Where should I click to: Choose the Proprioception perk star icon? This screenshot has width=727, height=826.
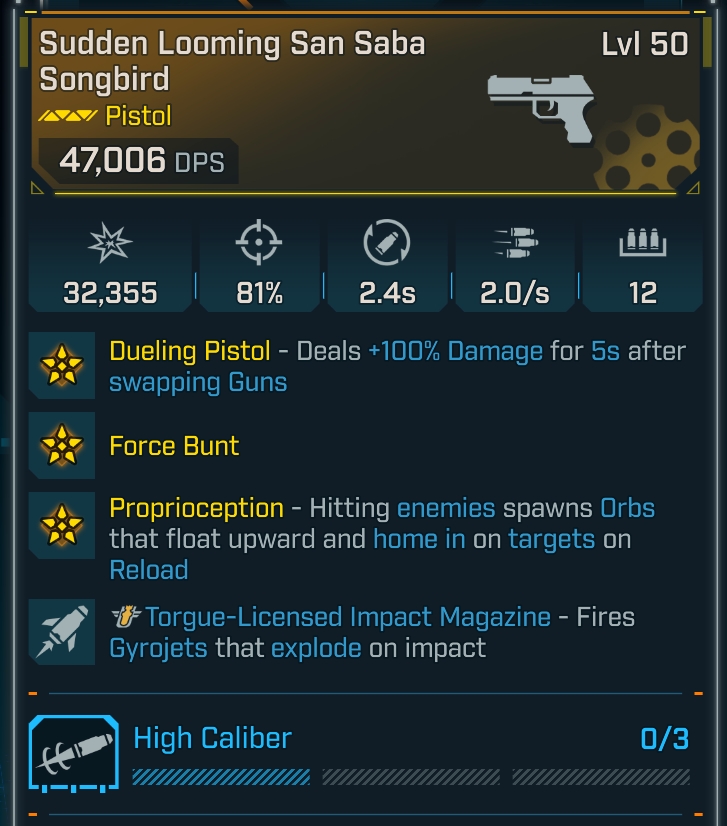[62, 525]
